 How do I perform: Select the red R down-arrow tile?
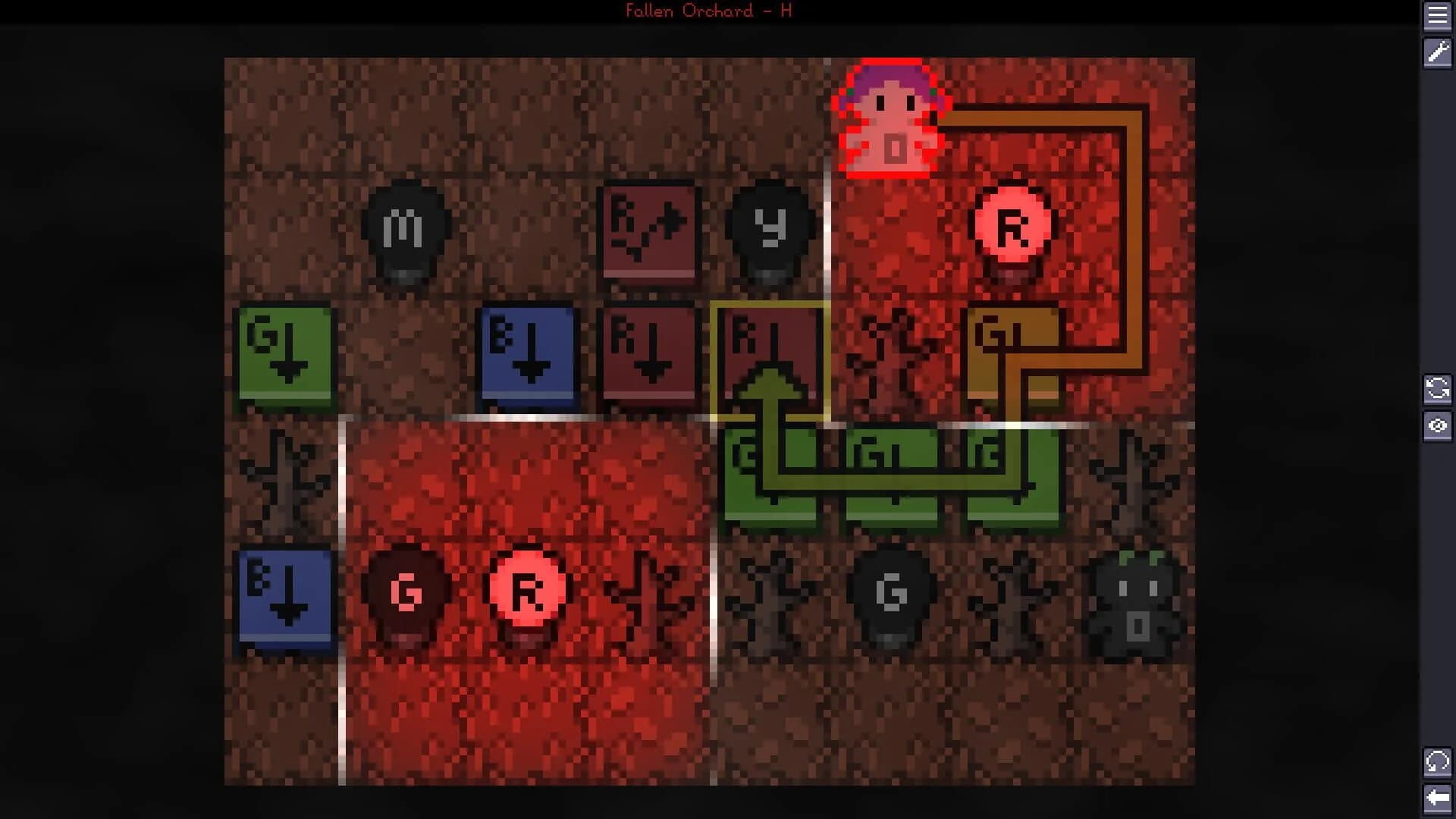(650, 353)
